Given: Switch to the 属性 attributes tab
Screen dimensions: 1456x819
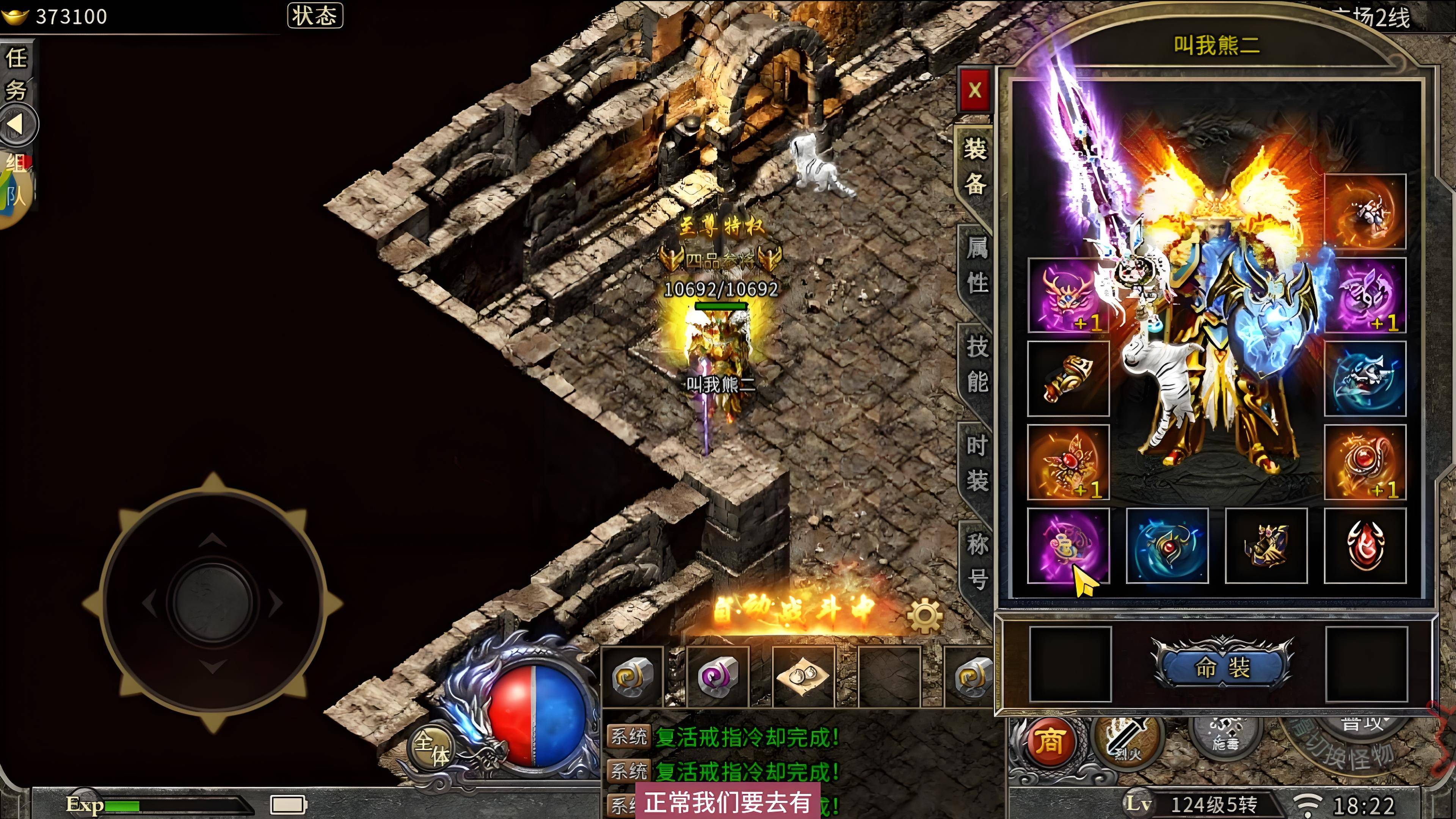Looking at the screenshot, I should [976, 265].
